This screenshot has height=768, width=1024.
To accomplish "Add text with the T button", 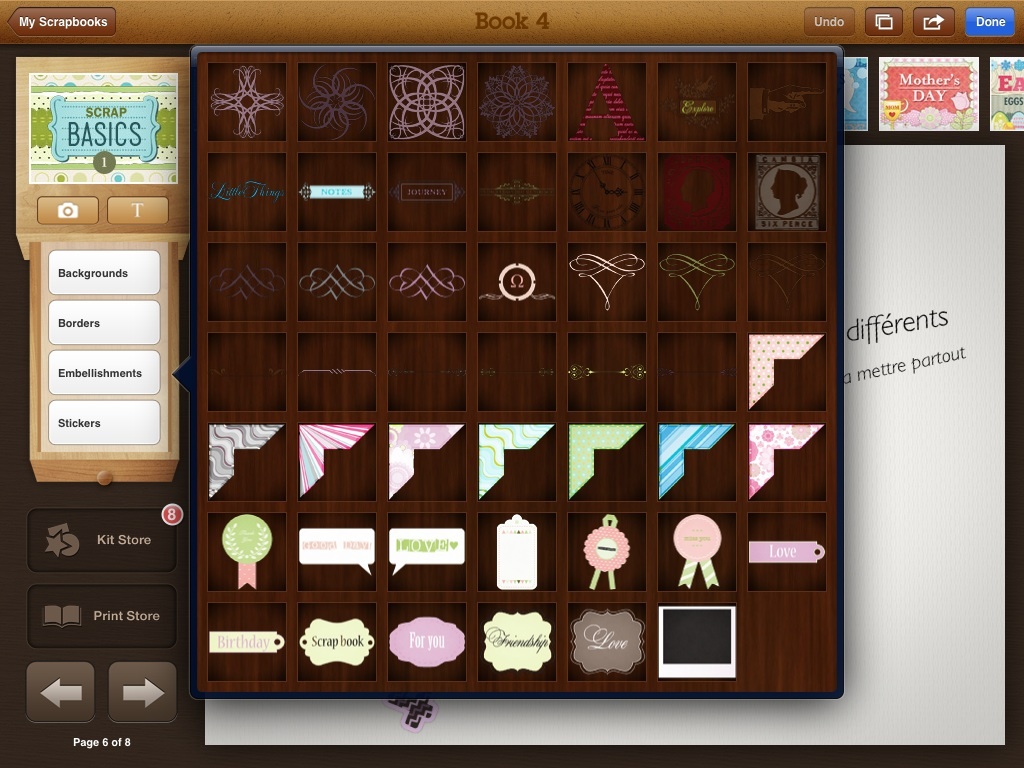I will pyautogui.click(x=138, y=210).
